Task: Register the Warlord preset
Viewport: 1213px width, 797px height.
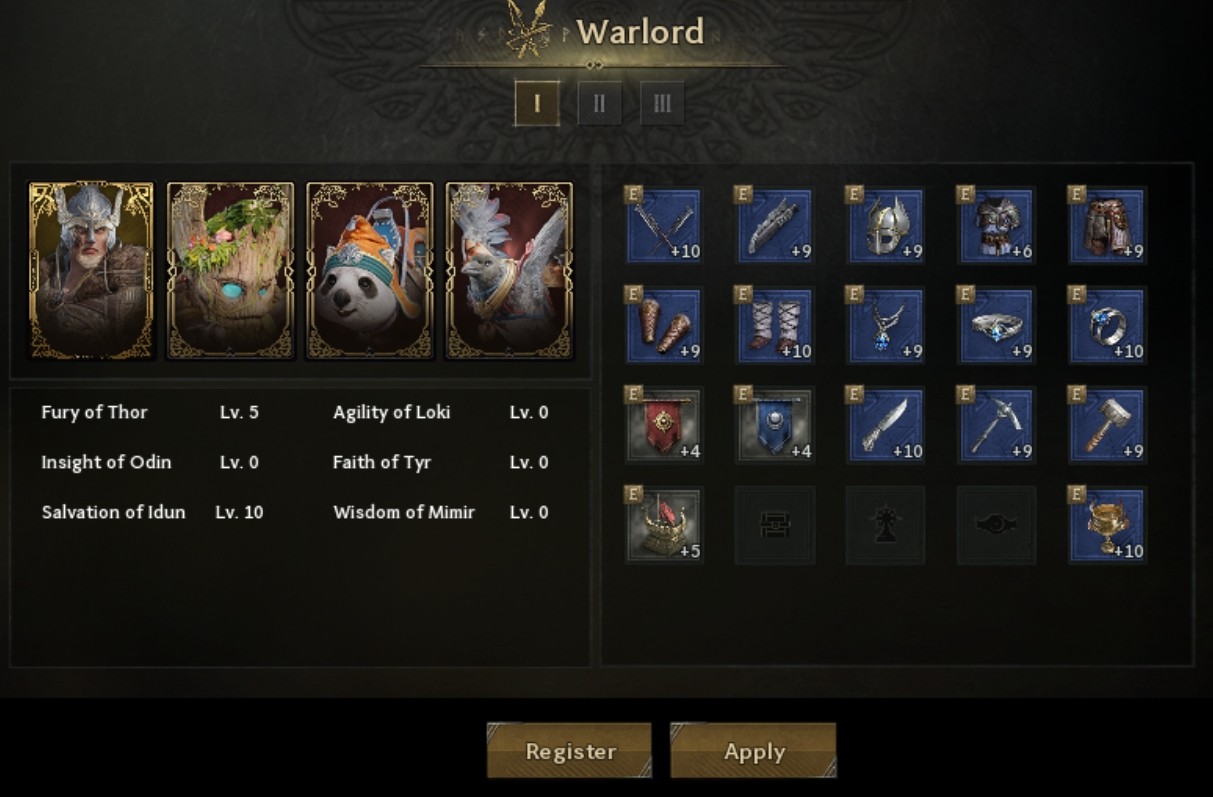Action: (569, 751)
